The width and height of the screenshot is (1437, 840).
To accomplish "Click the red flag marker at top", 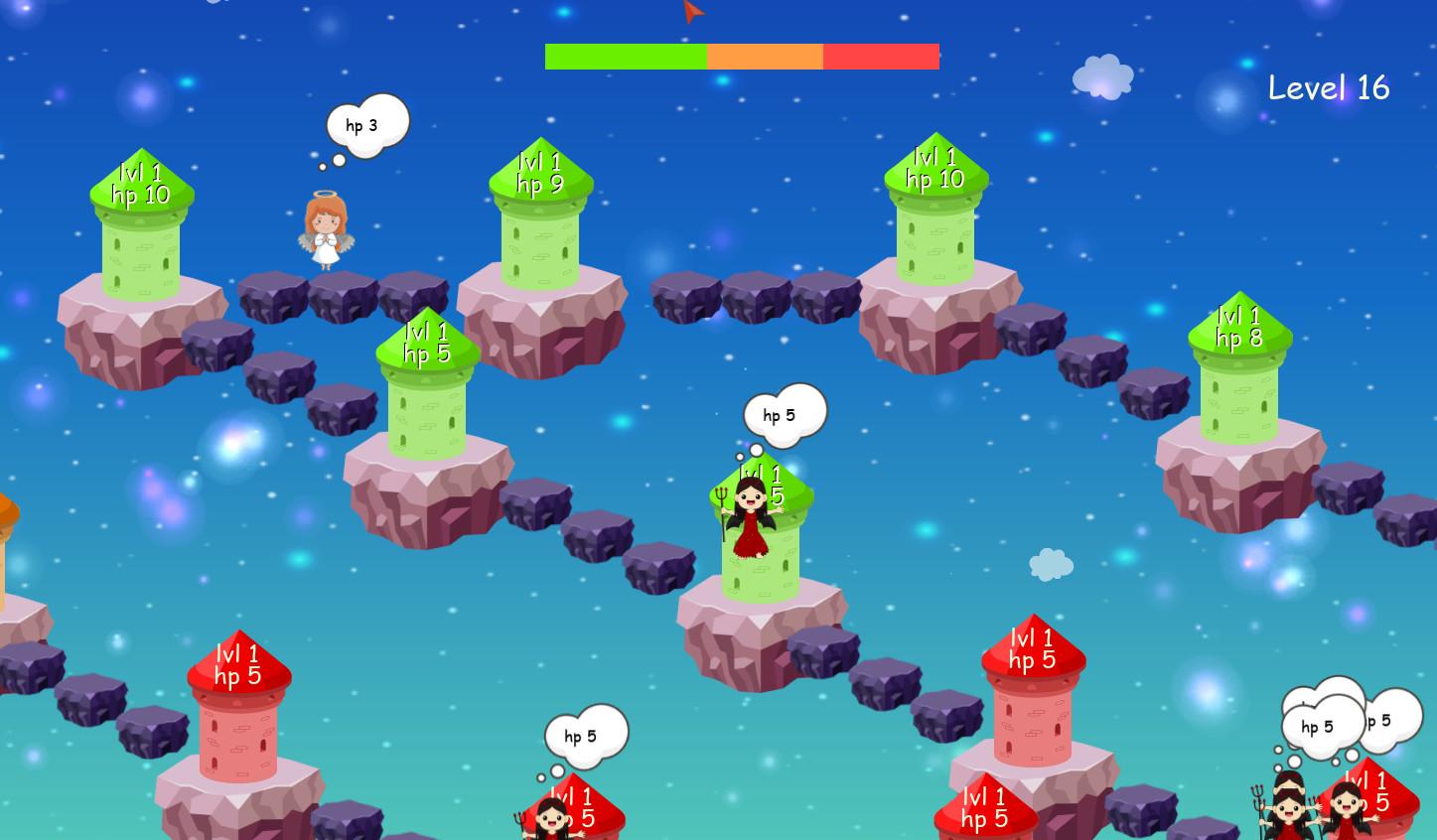I will click(x=693, y=13).
